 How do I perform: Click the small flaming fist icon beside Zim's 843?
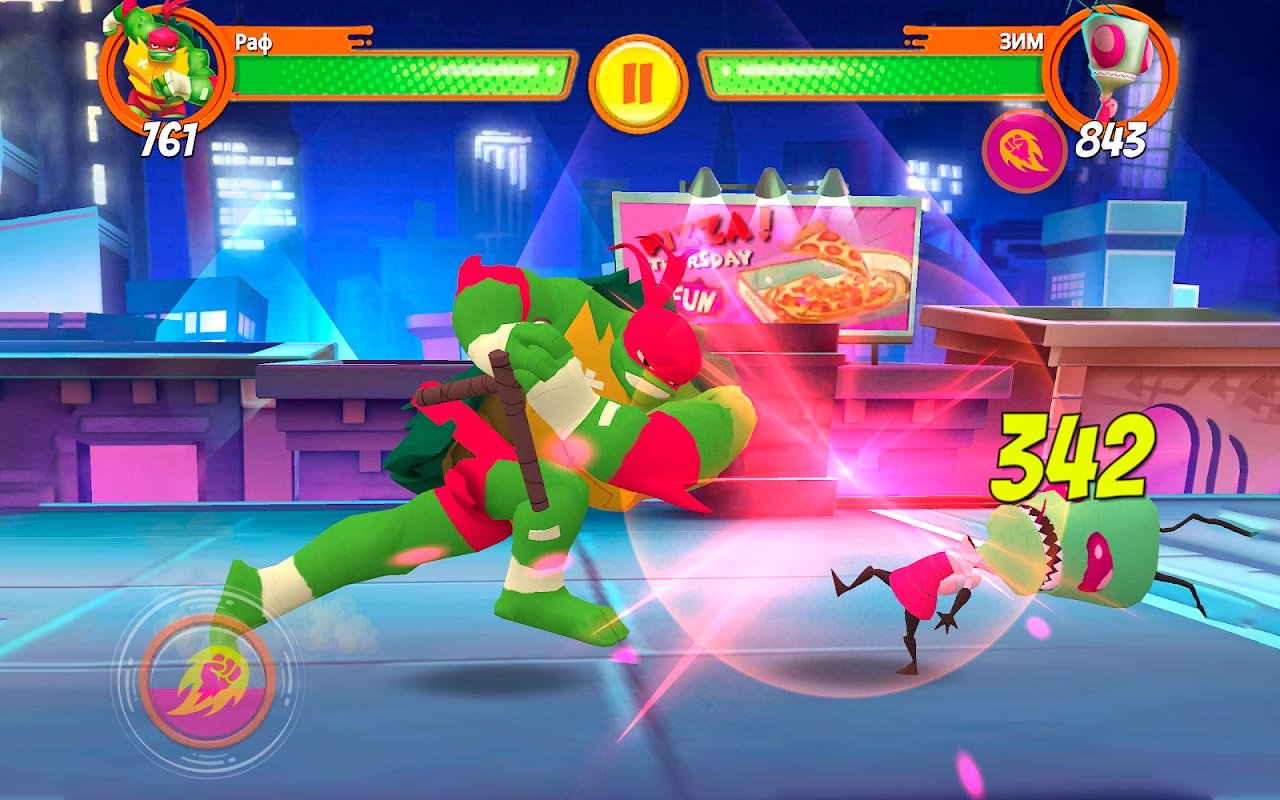(x=1024, y=151)
